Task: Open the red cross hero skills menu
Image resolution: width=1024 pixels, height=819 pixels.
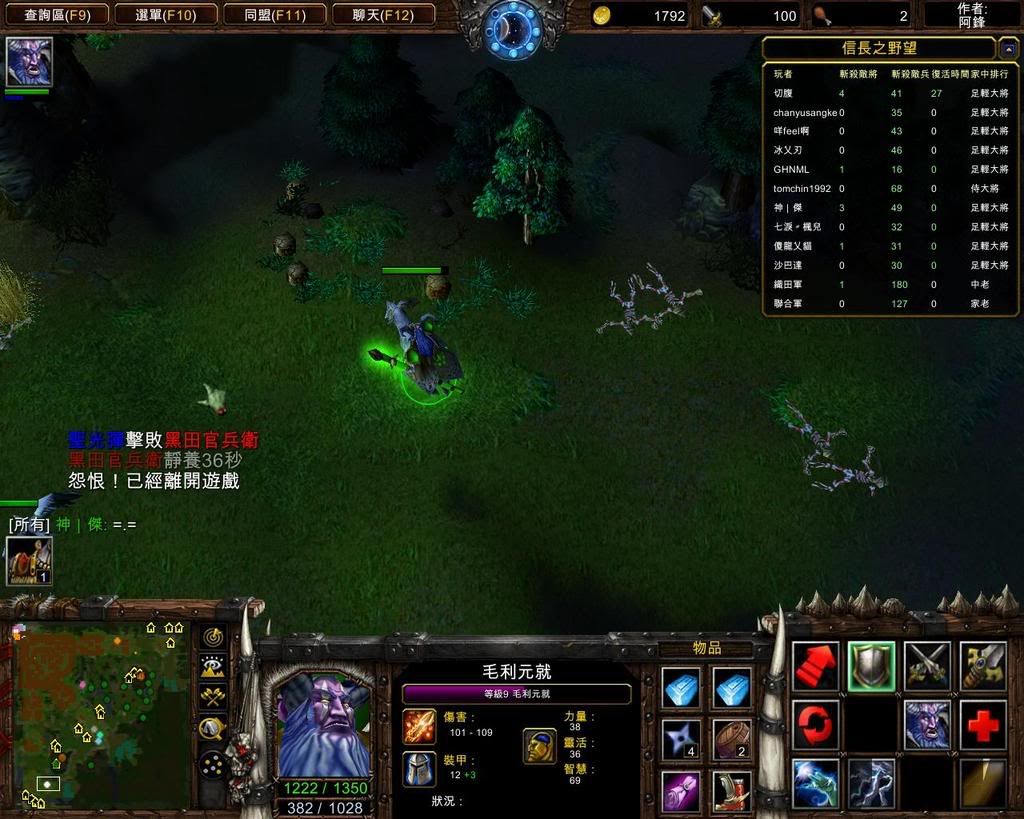Action: [983, 724]
